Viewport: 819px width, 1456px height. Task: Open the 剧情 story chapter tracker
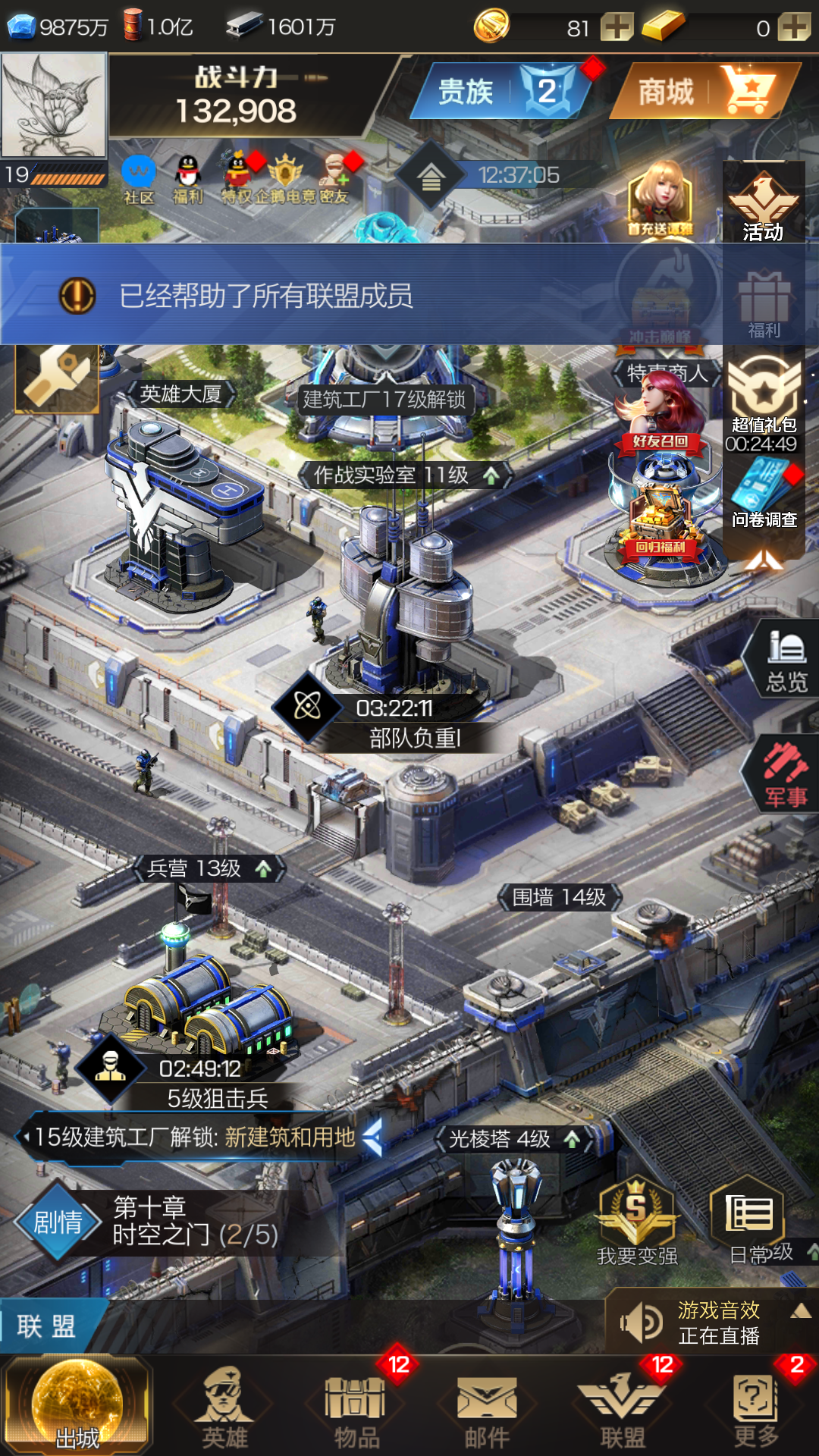click(58, 1221)
